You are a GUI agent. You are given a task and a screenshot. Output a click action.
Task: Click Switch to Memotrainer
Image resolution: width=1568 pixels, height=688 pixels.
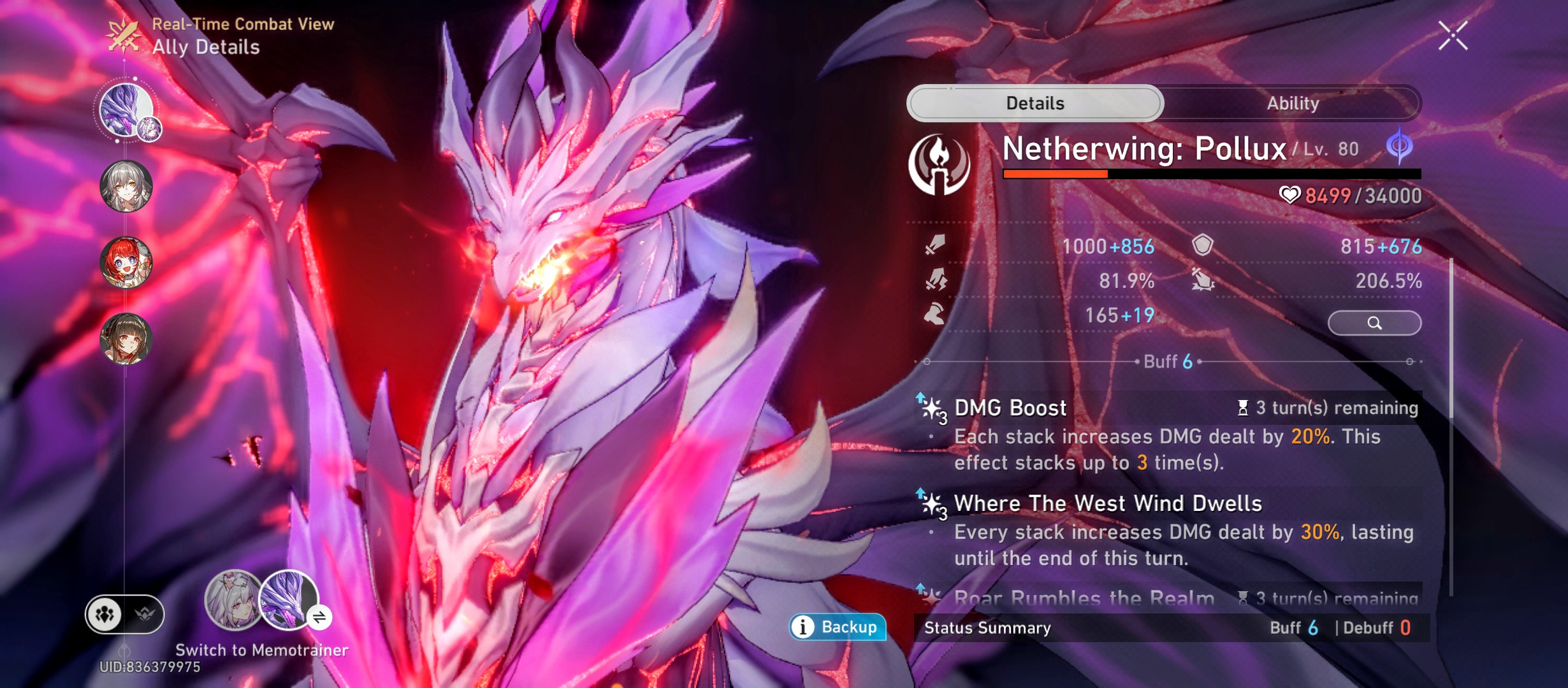tap(262, 651)
